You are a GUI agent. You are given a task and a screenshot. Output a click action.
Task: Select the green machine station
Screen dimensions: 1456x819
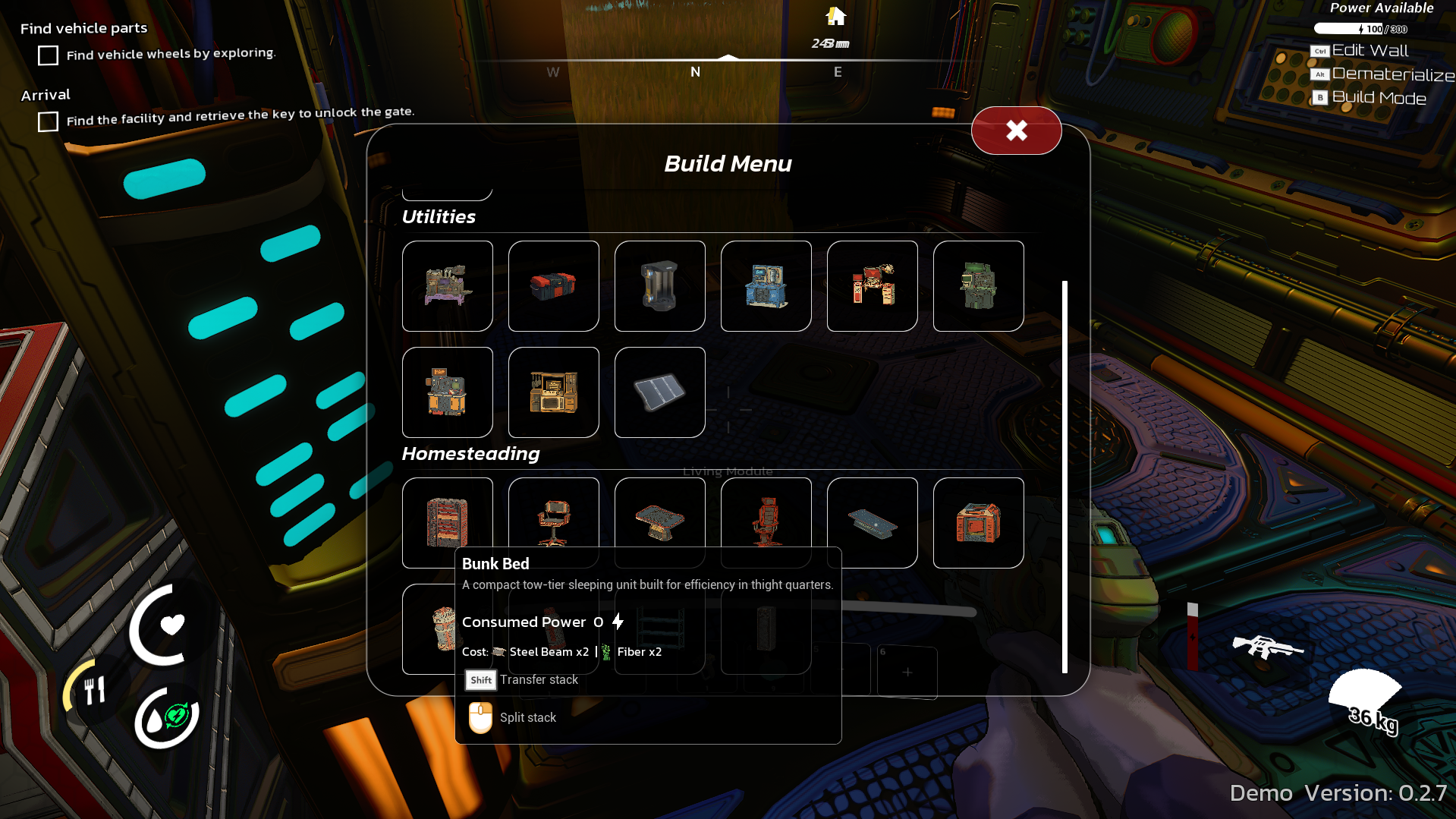[978, 286]
